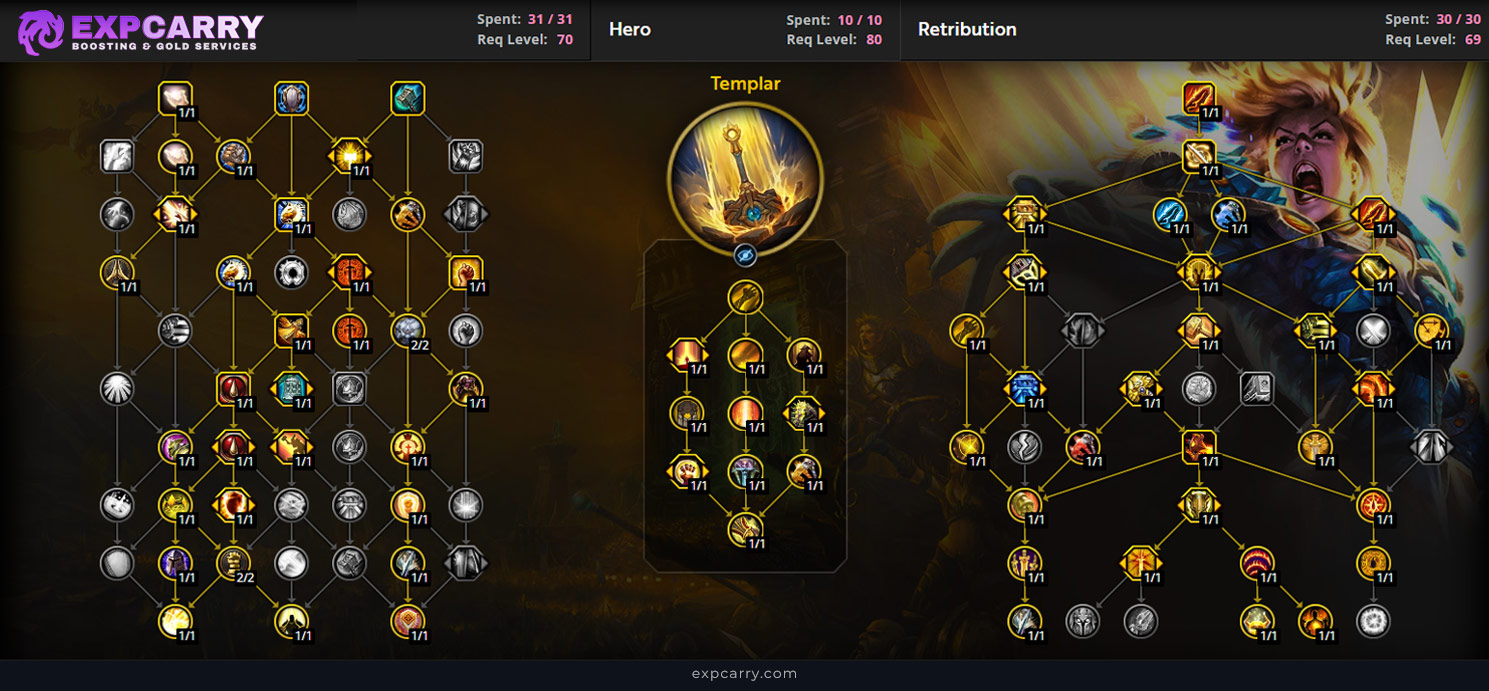The height and width of the screenshot is (691, 1489).
Task: Choose the teal hammer talent node
Action: (x=407, y=99)
